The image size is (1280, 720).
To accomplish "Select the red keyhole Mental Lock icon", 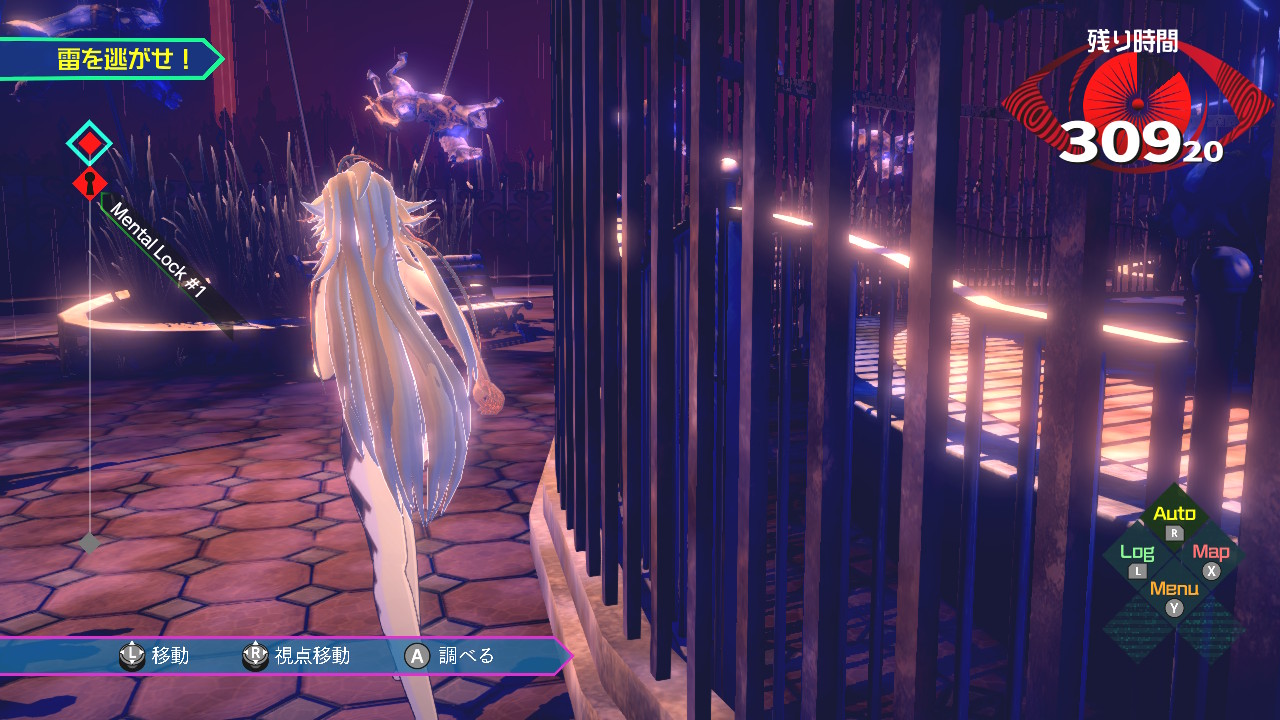I will click(x=90, y=184).
